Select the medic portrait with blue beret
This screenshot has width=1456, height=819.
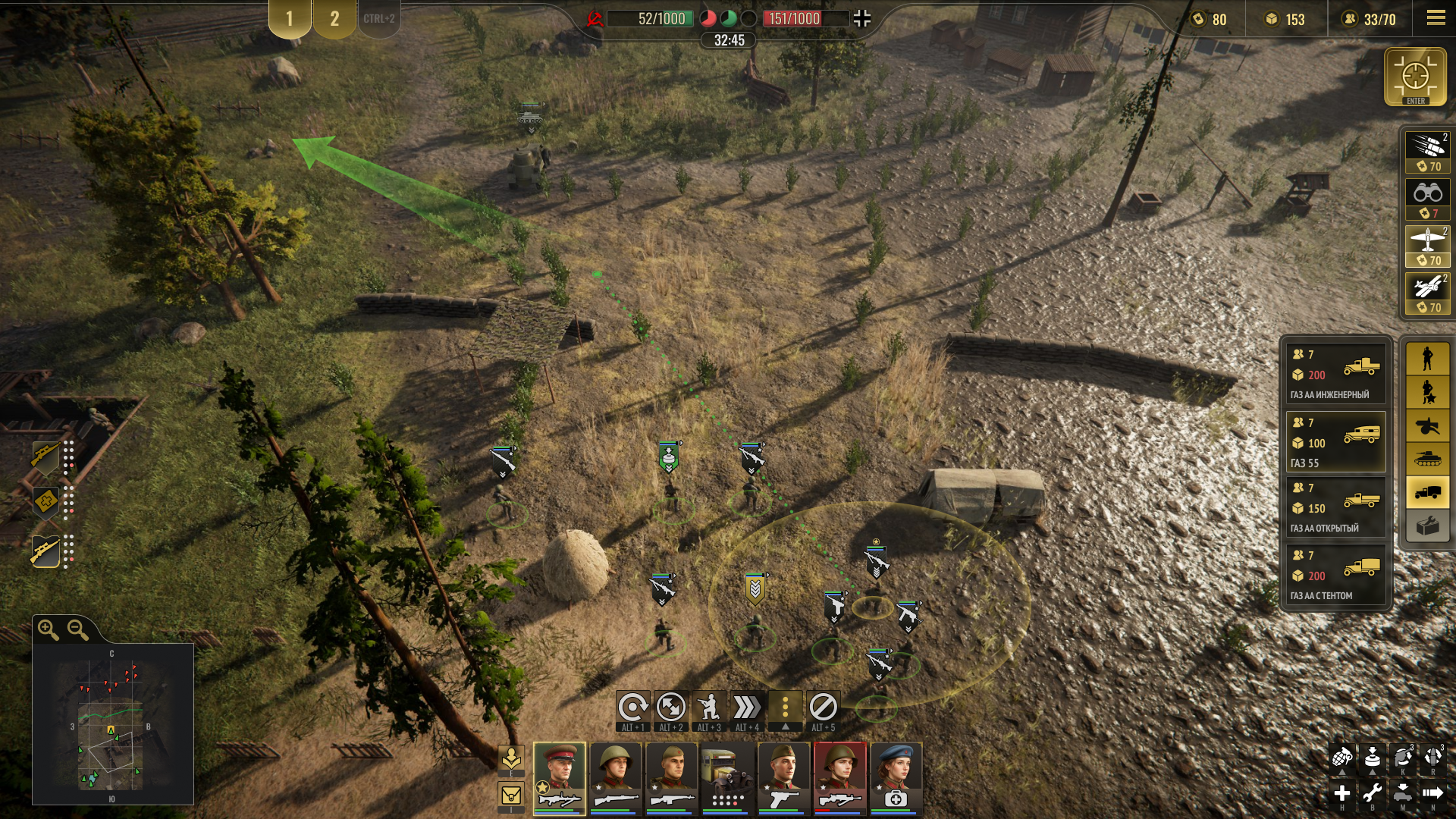(896, 777)
